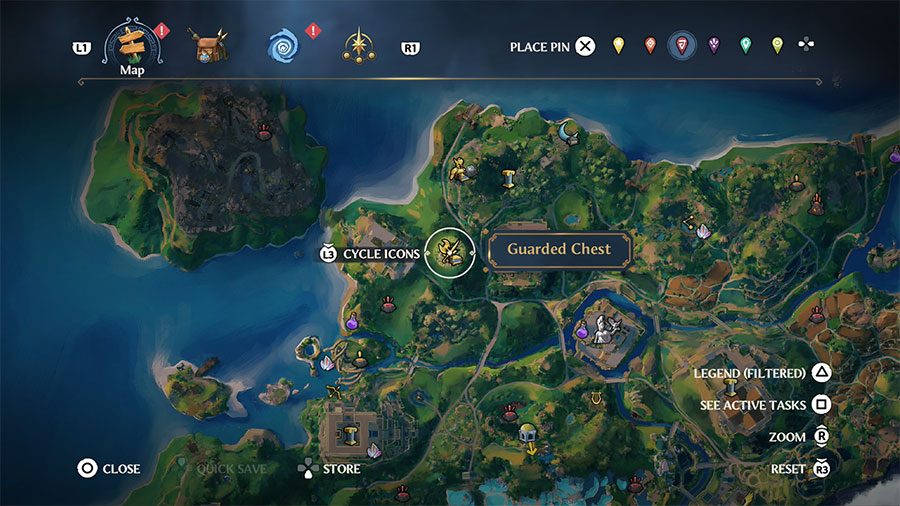Open the golden star tab
The image size is (900, 506).
click(358, 46)
